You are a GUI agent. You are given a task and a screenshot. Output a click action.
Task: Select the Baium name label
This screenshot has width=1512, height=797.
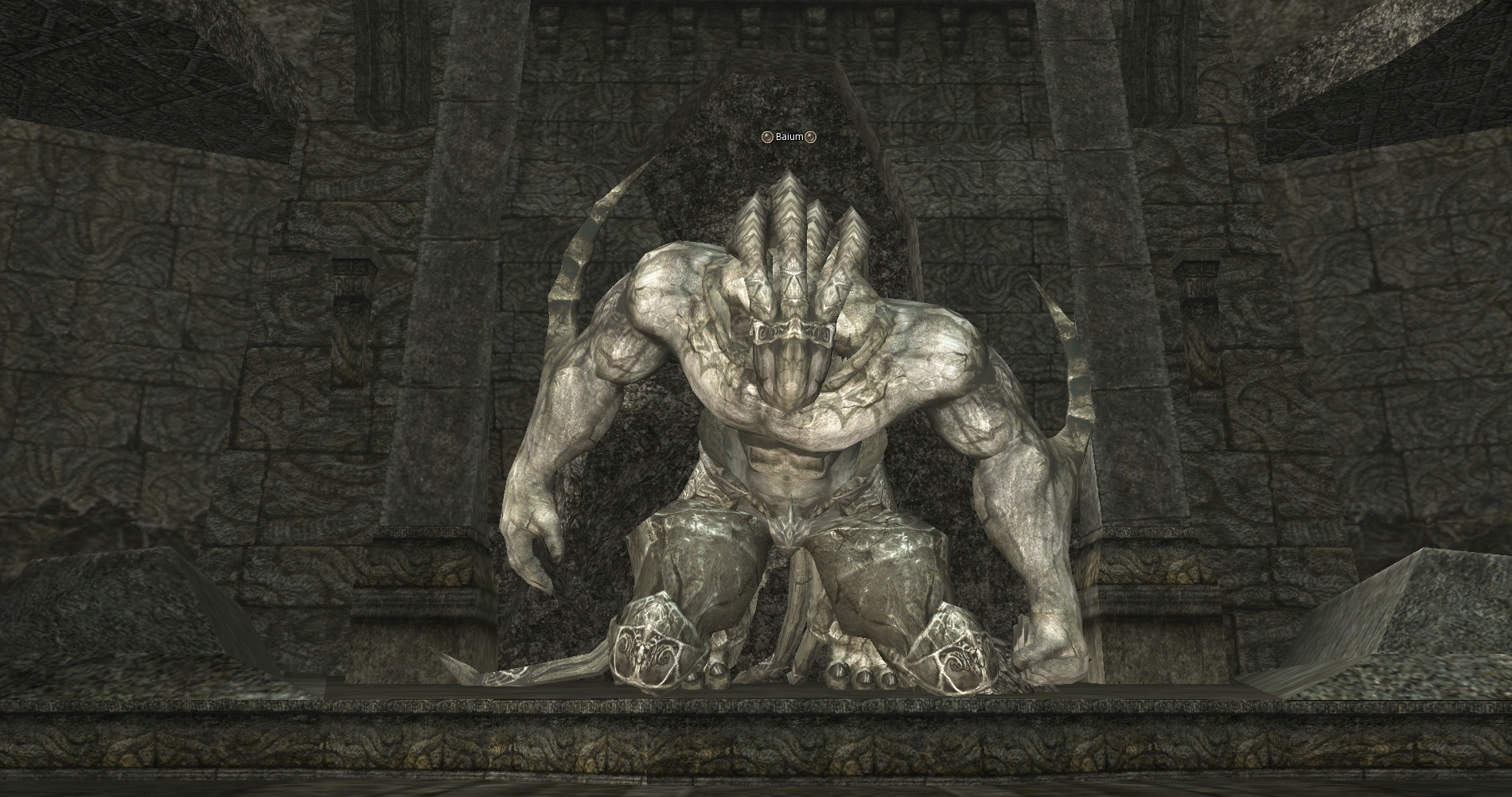click(x=789, y=137)
